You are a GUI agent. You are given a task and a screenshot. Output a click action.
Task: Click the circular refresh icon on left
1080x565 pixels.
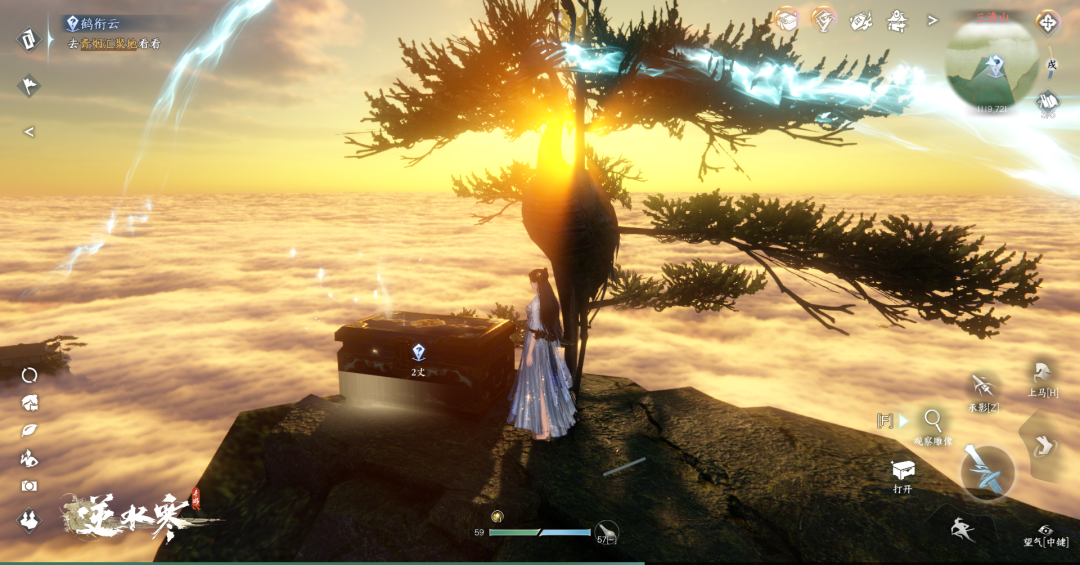click(29, 375)
